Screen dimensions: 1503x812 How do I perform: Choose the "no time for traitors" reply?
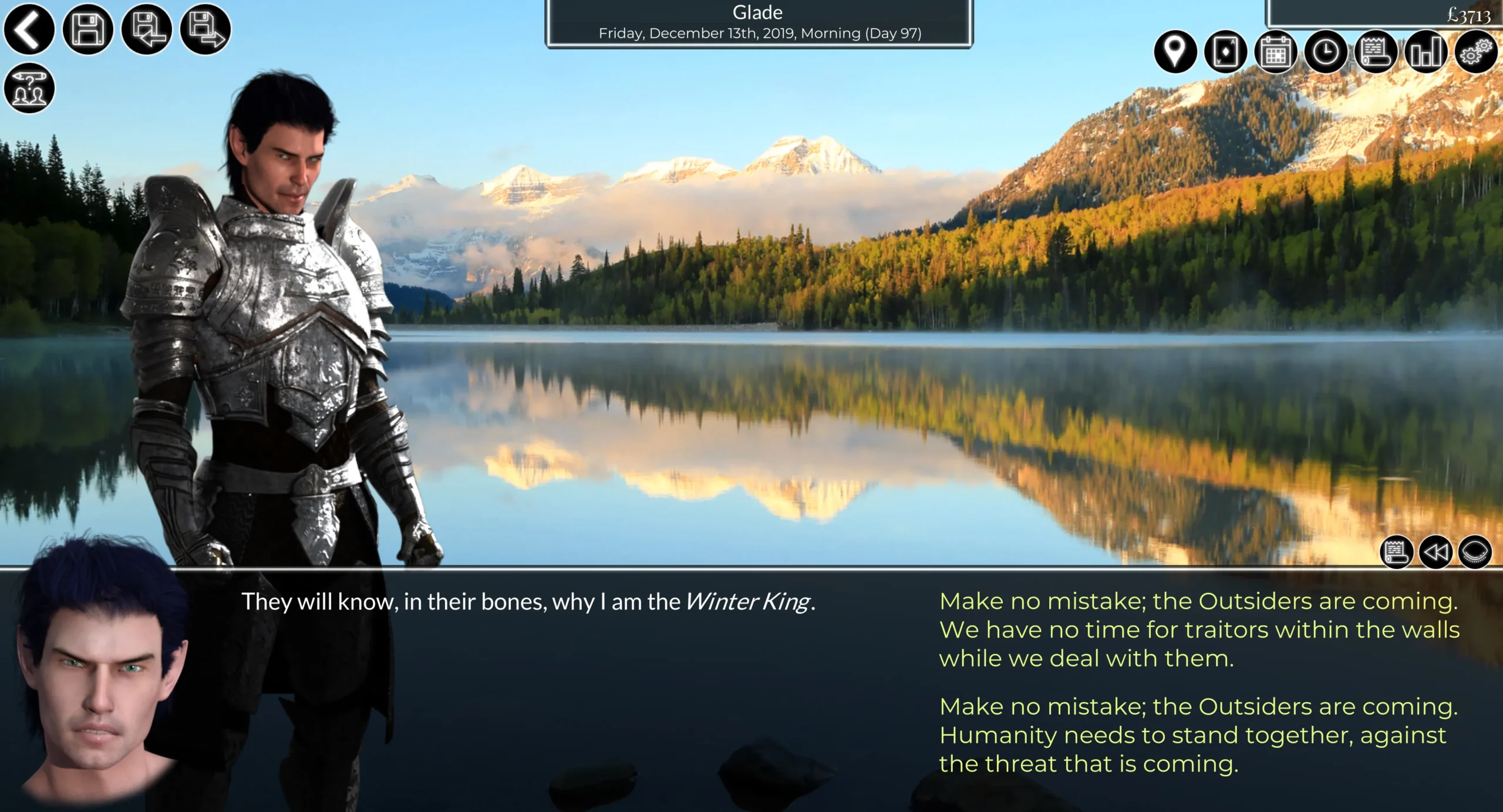[x=1199, y=629]
